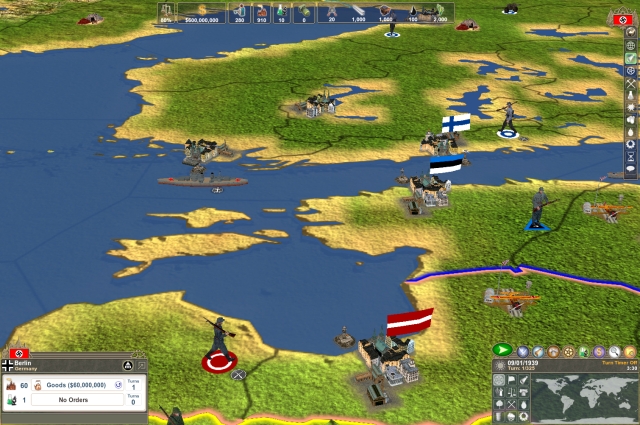640x425 pixels.
Task: Select the tree map filter
Action: [x=500, y=405]
